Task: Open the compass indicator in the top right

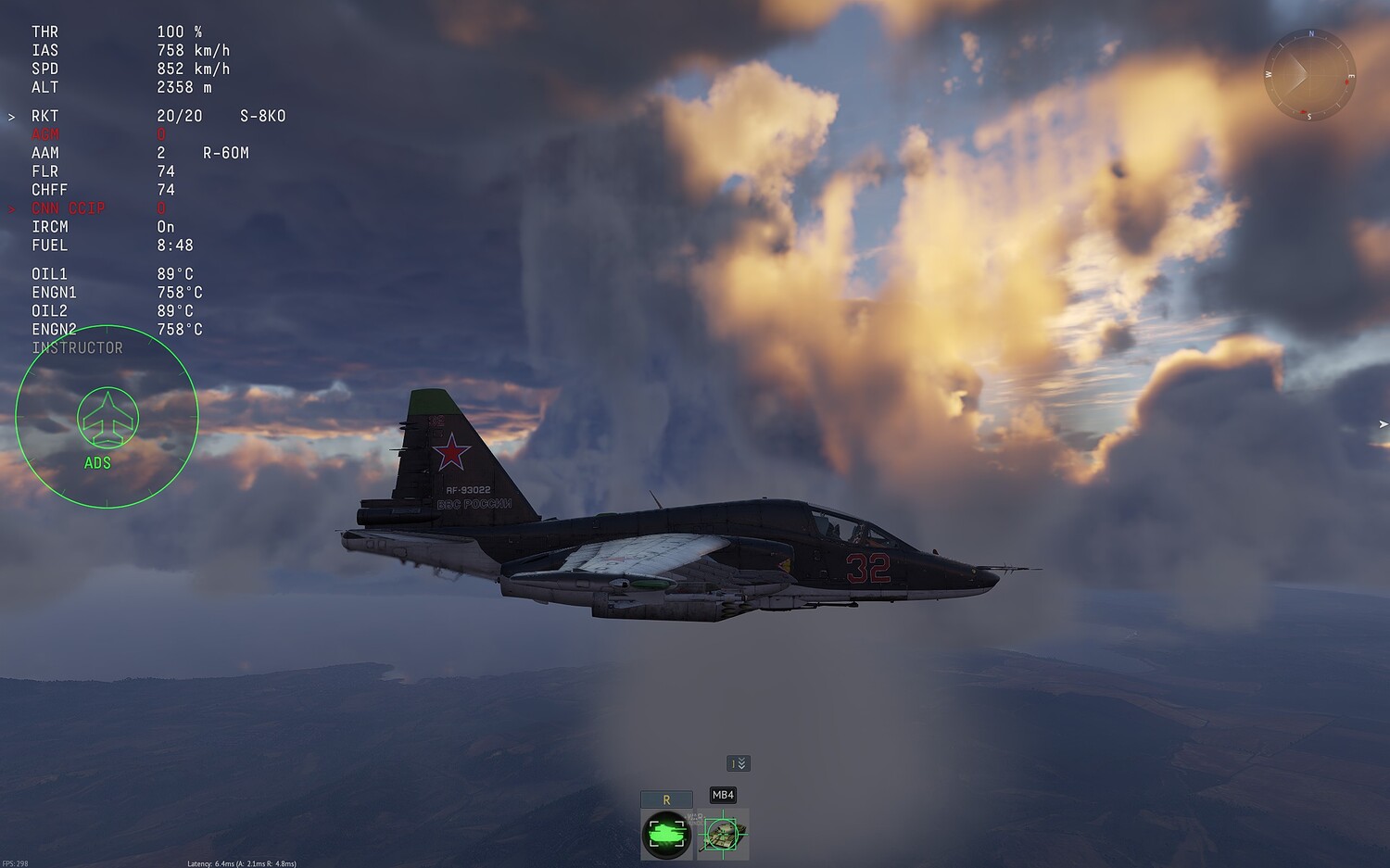Action: click(1308, 75)
